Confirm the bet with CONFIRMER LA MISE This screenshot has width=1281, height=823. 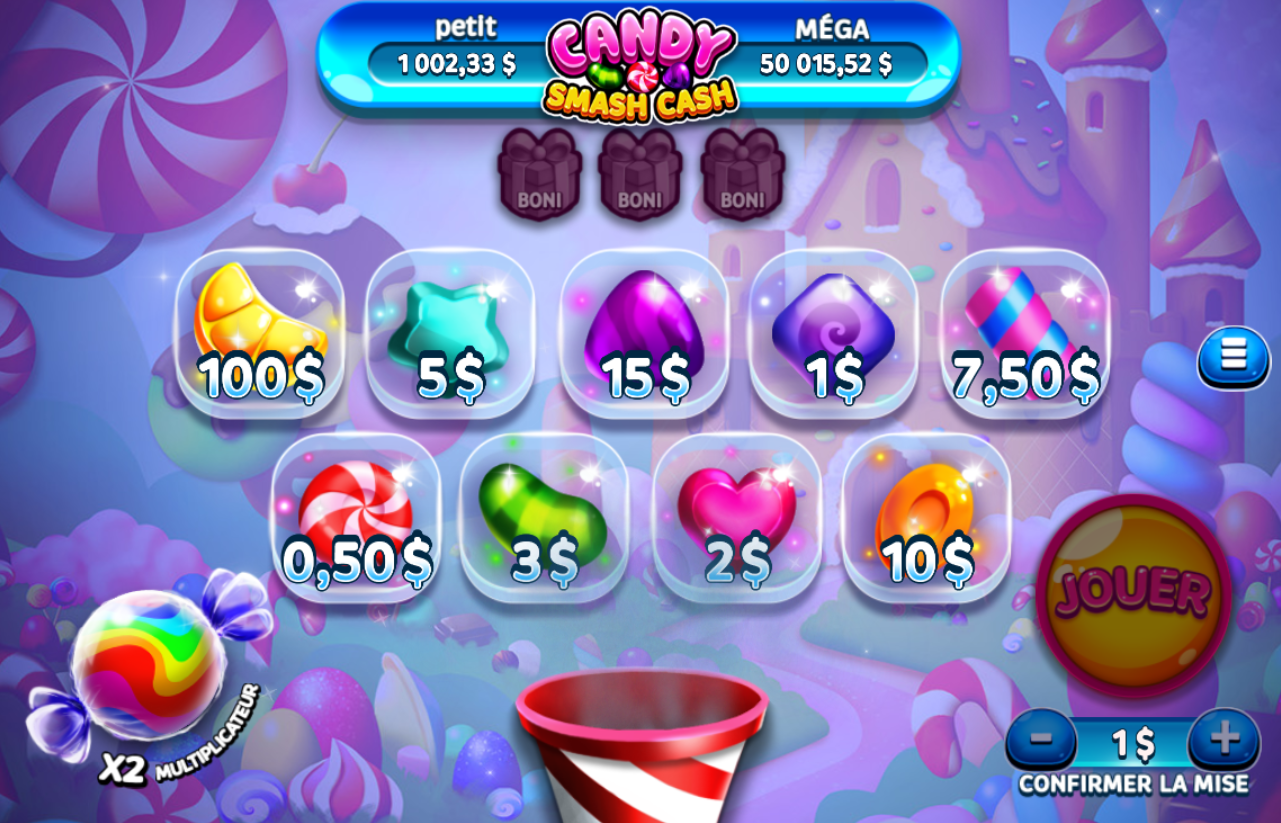1135,780
